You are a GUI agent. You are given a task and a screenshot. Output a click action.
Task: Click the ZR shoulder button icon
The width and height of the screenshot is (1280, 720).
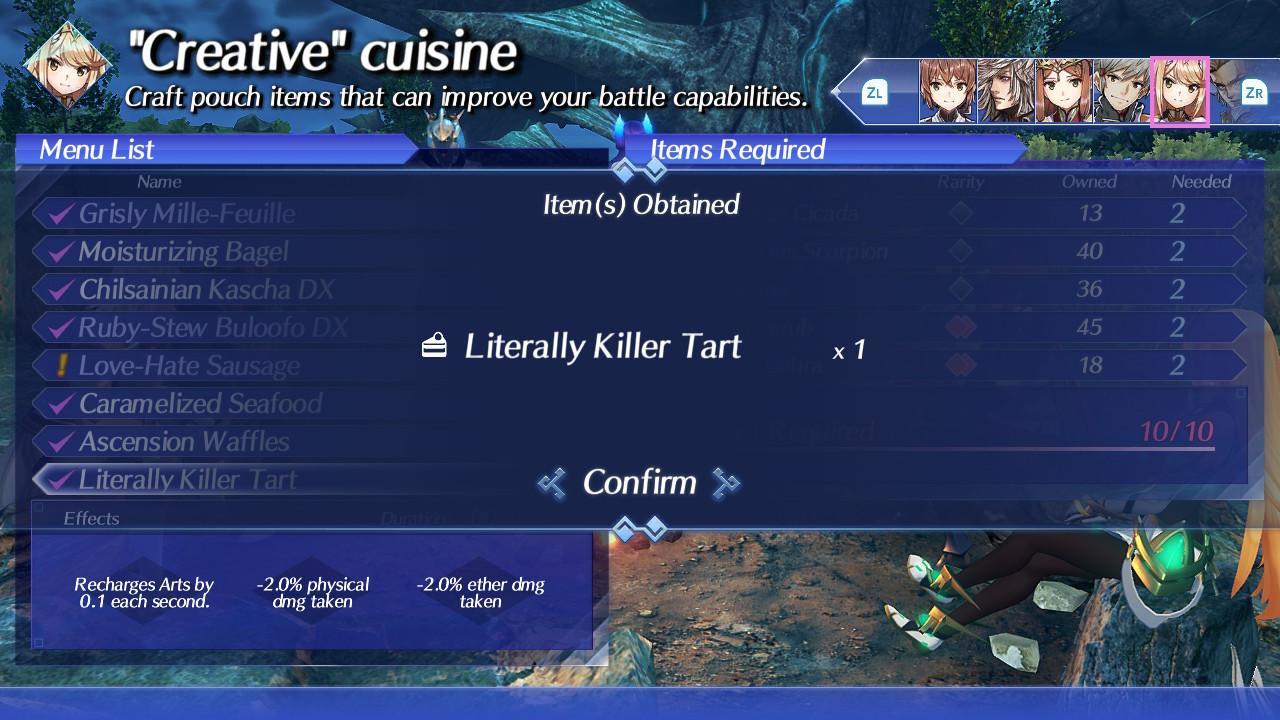(1254, 92)
